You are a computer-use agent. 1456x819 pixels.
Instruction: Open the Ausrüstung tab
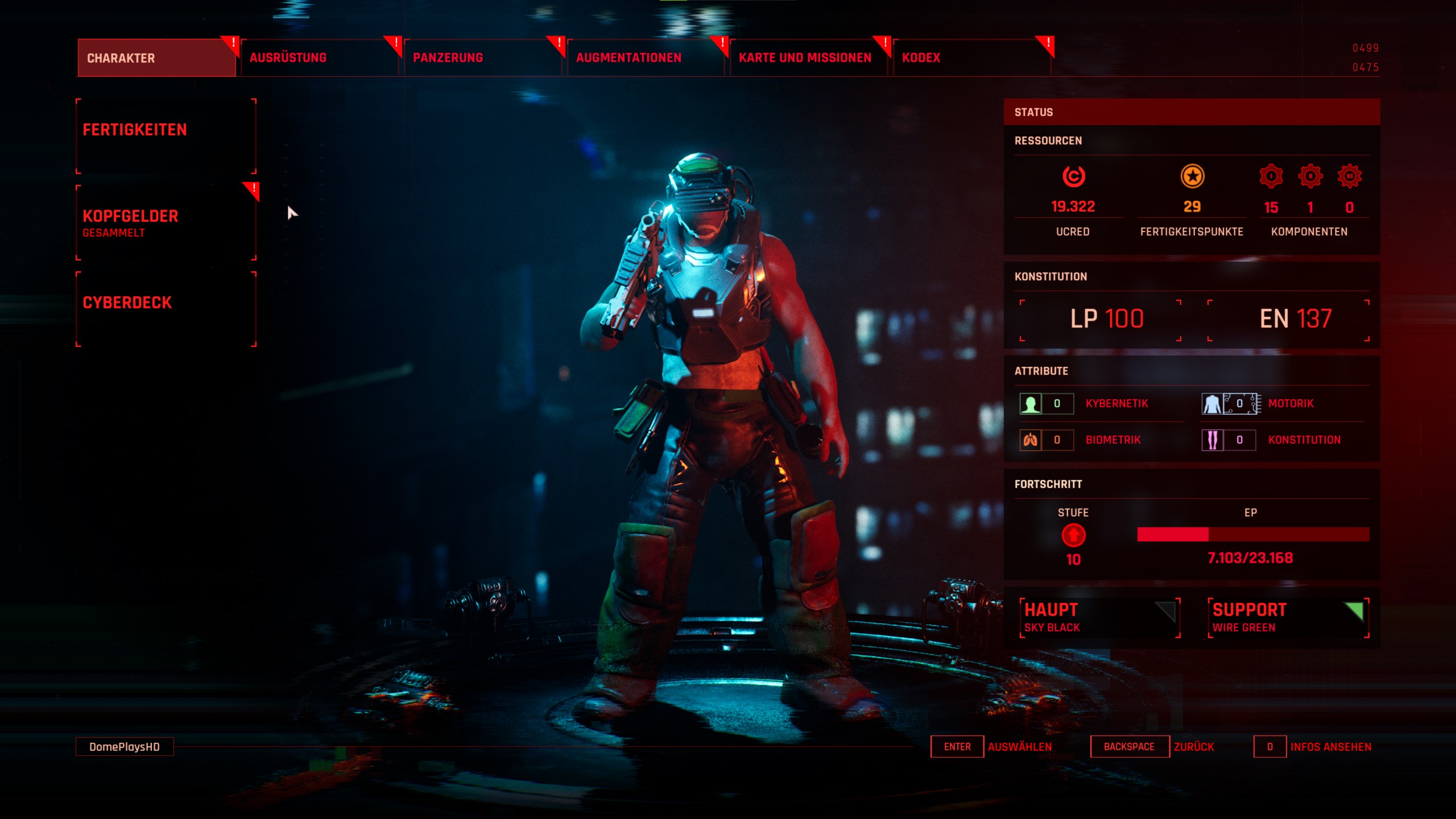tap(318, 58)
